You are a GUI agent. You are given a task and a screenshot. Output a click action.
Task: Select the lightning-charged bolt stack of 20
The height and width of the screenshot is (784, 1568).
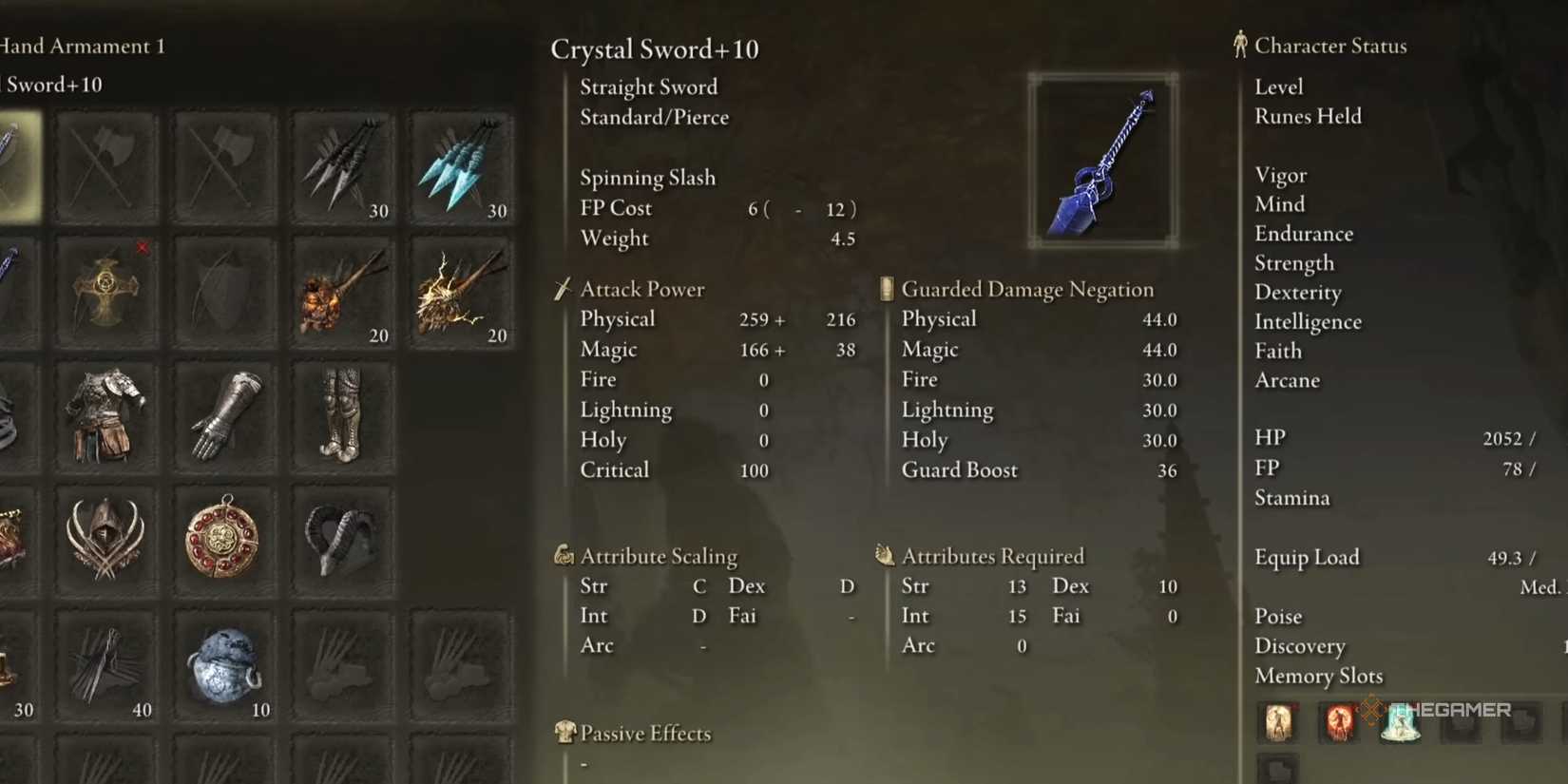point(460,290)
